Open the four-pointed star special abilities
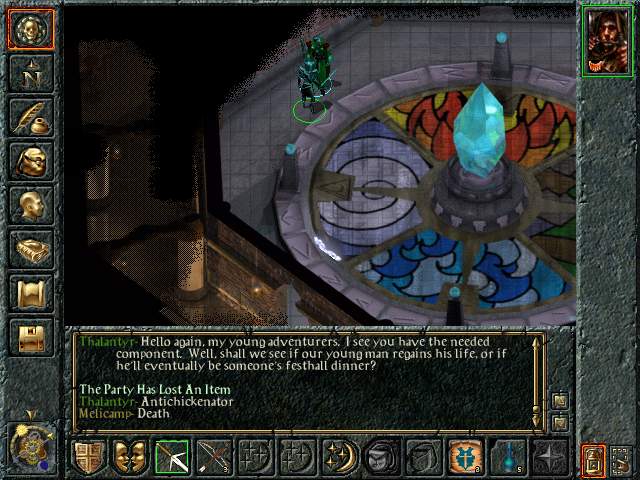Screen dimensions: 640x480 [550, 458]
